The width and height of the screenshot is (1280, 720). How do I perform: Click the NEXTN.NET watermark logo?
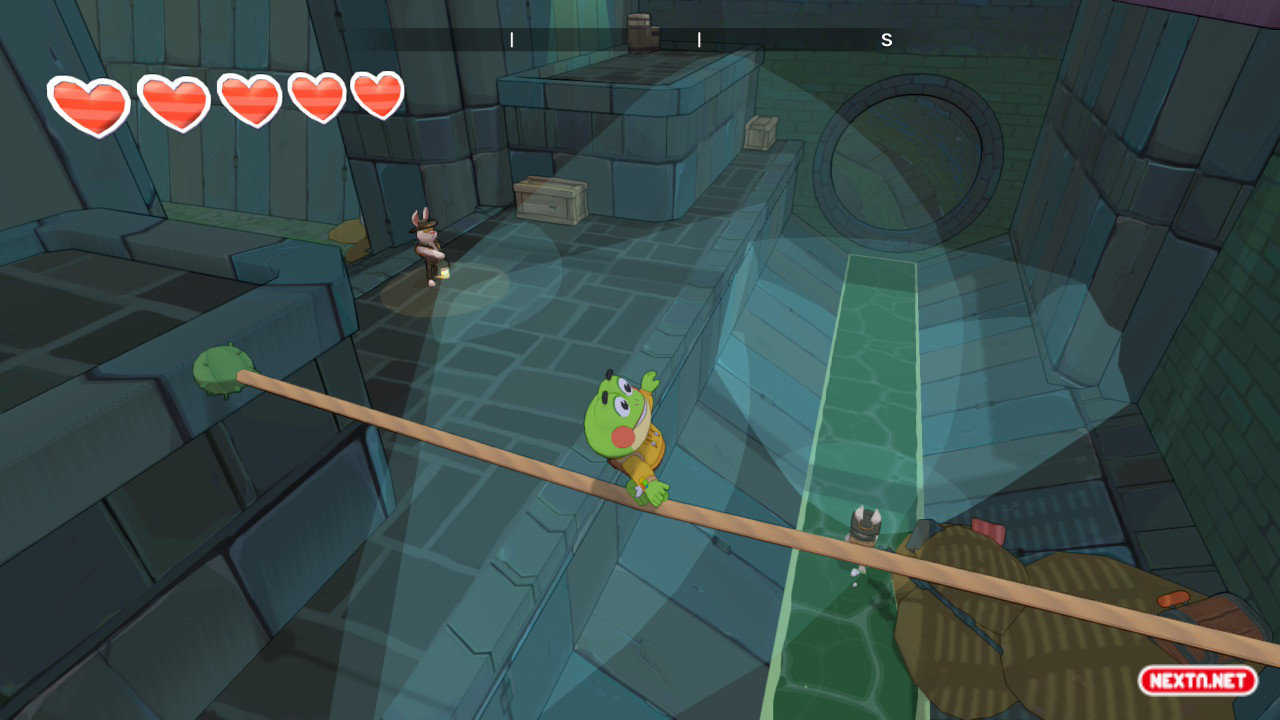pos(1197,681)
